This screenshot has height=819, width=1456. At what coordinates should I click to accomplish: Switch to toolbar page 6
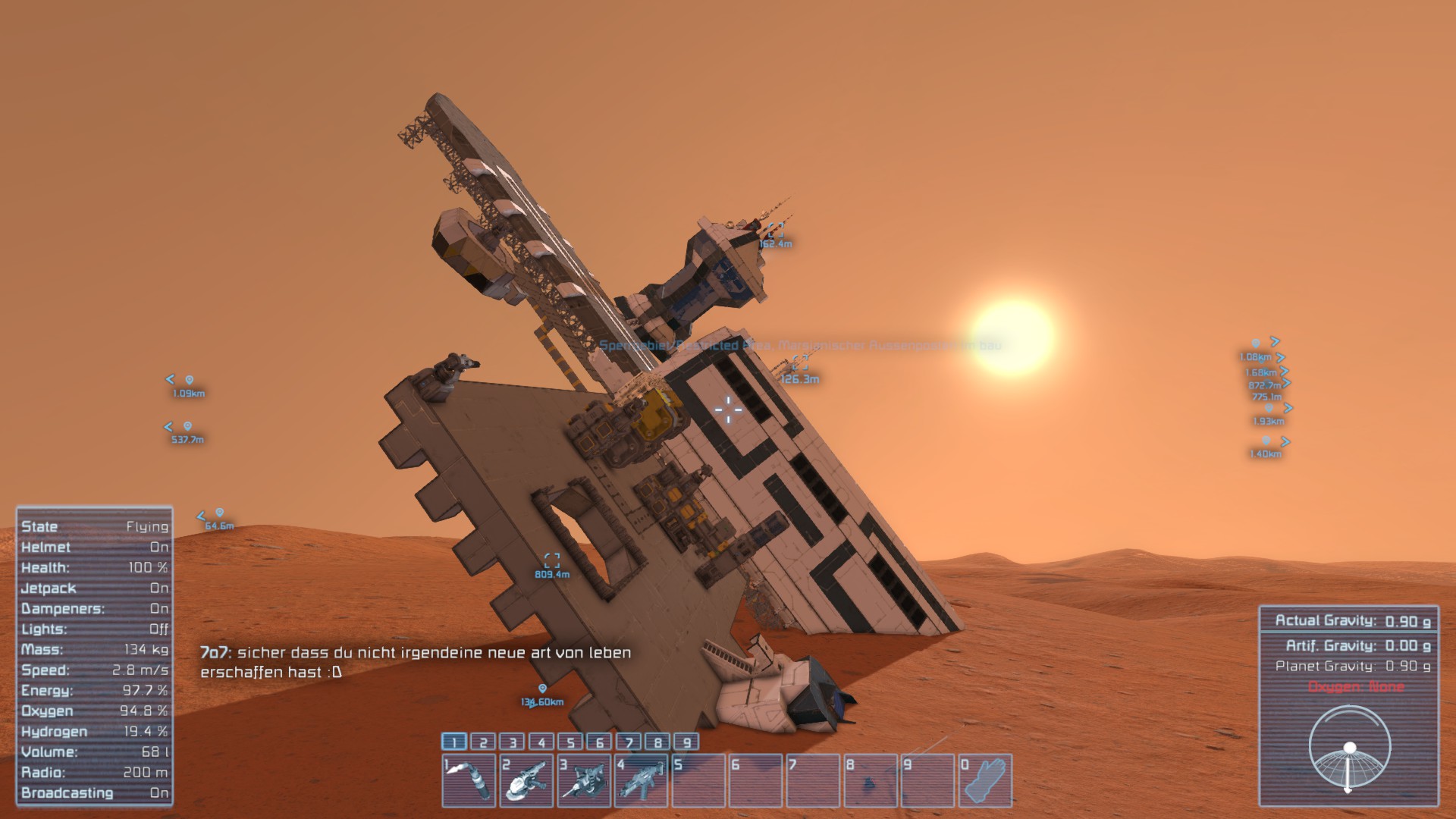(599, 742)
